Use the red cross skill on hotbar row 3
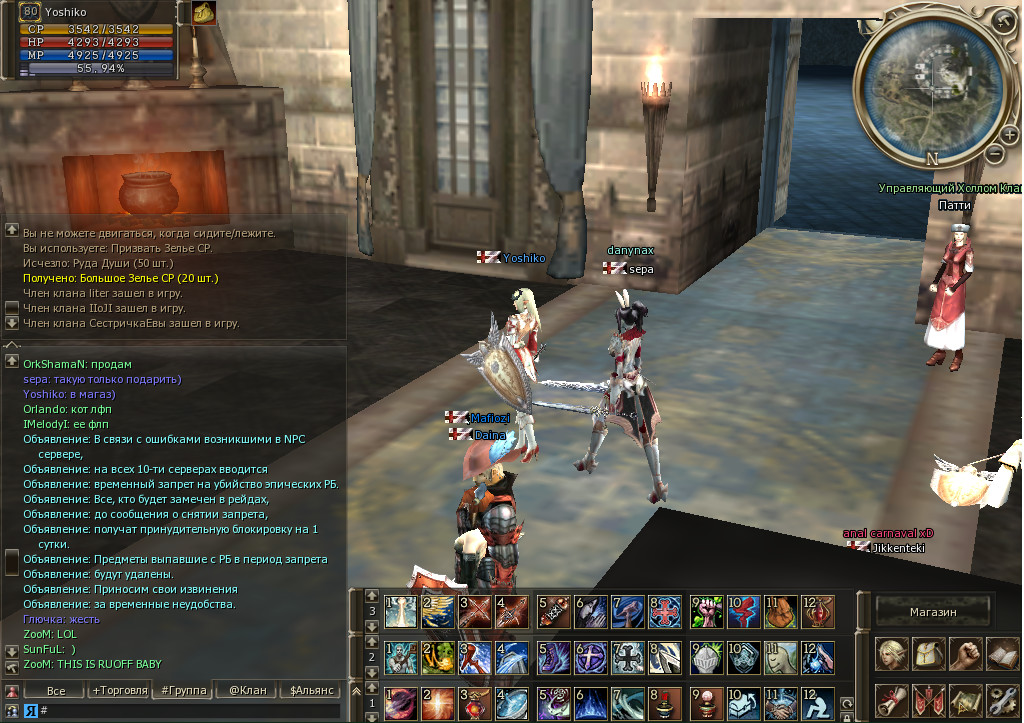 click(665, 611)
